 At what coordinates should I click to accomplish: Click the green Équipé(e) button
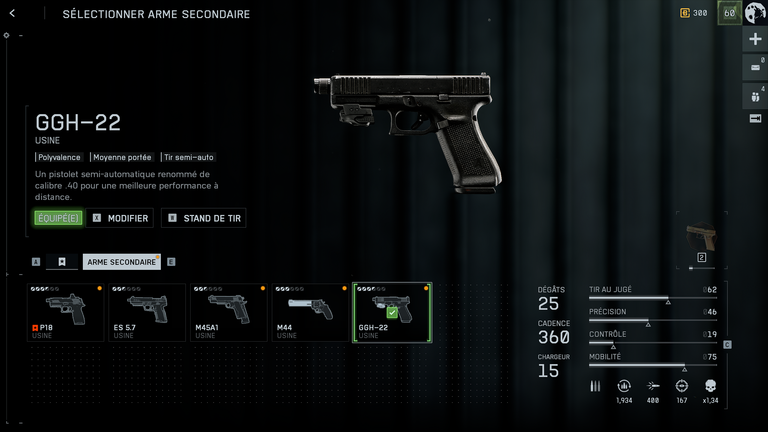[x=58, y=218]
